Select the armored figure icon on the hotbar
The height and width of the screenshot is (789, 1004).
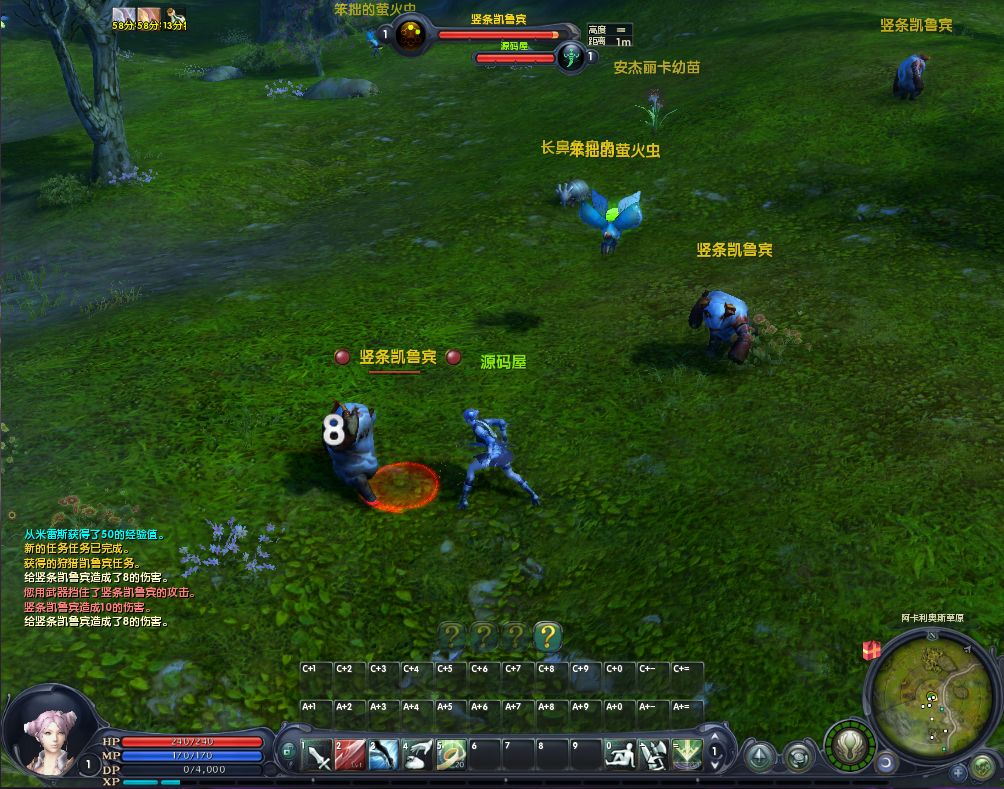pos(653,754)
